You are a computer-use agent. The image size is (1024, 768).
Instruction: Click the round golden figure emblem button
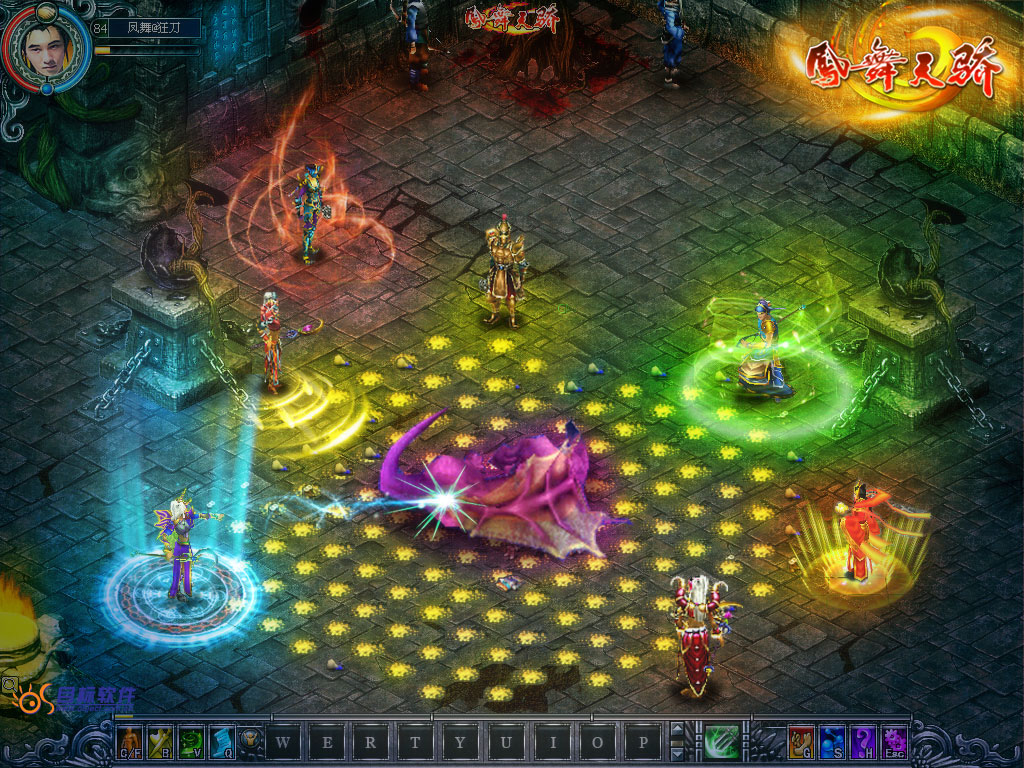point(252,742)
